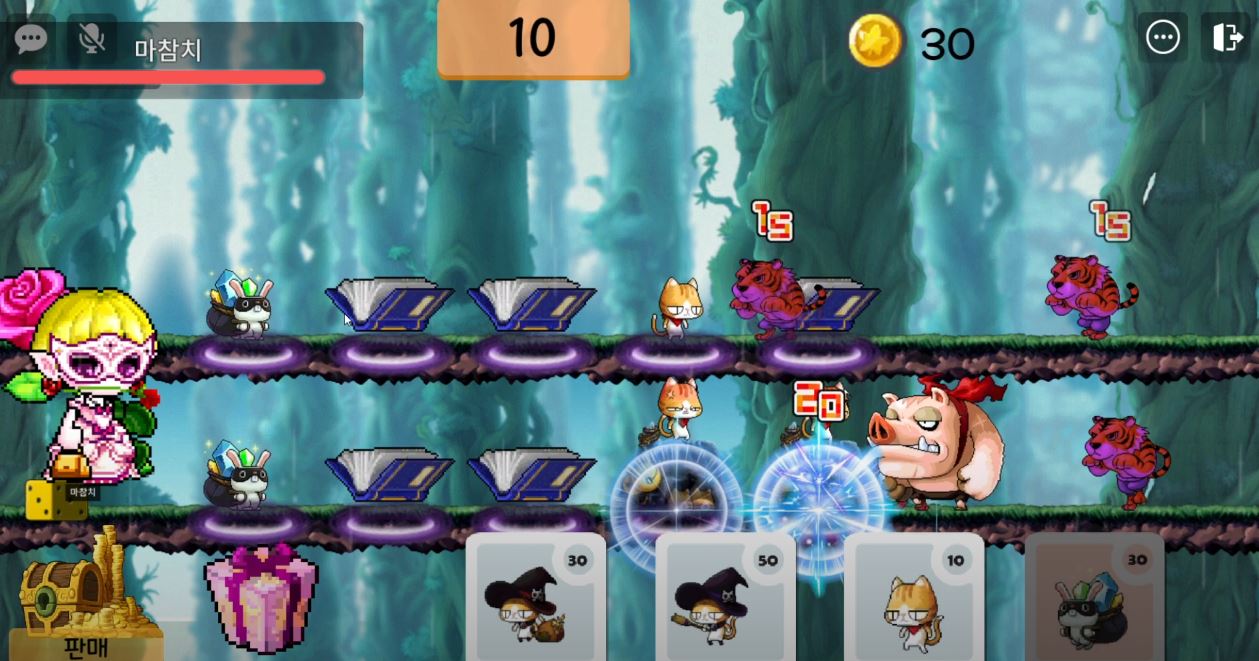
Task: Select the witch cat with sack card
Action: 535,598
